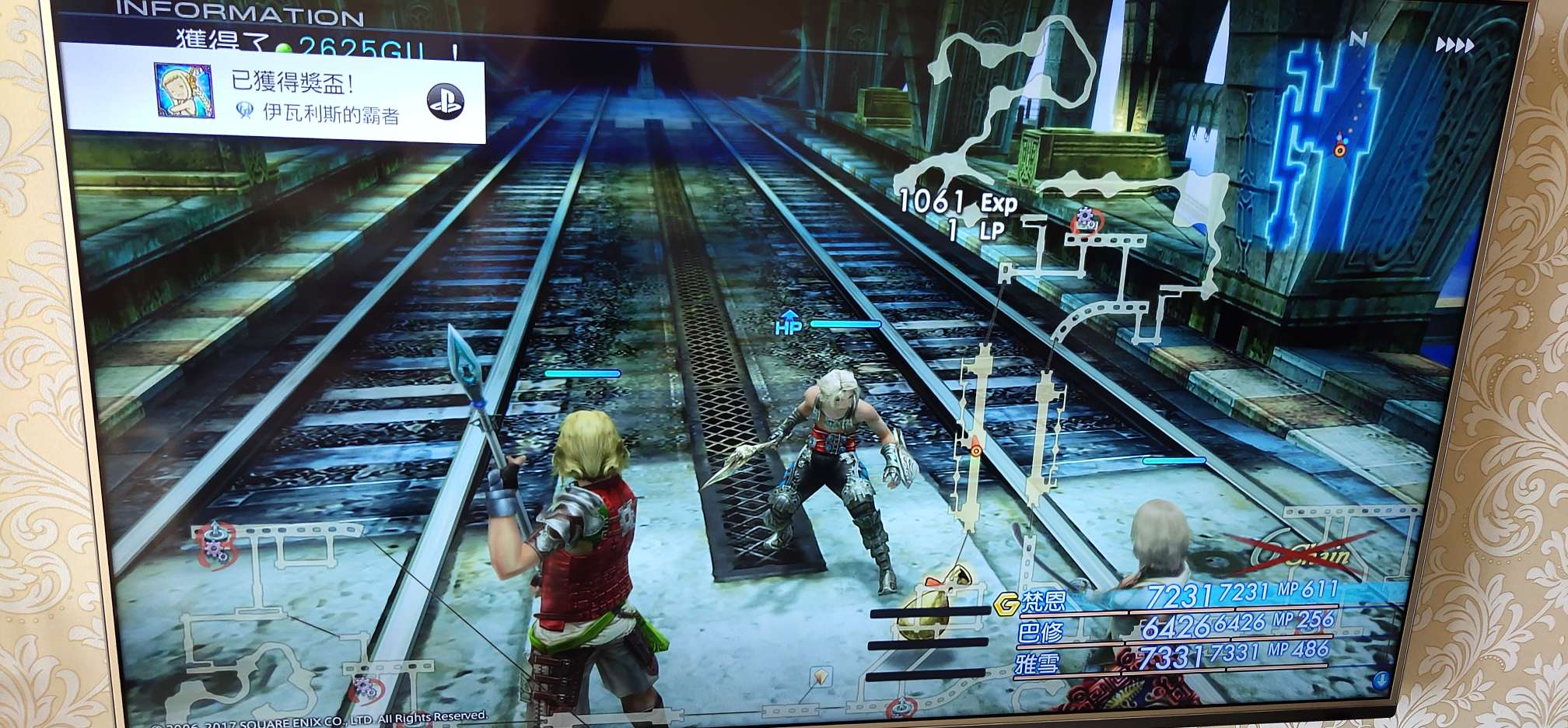
Task: Select party member 梵恩 in the party list
Action: [1044, 600]
